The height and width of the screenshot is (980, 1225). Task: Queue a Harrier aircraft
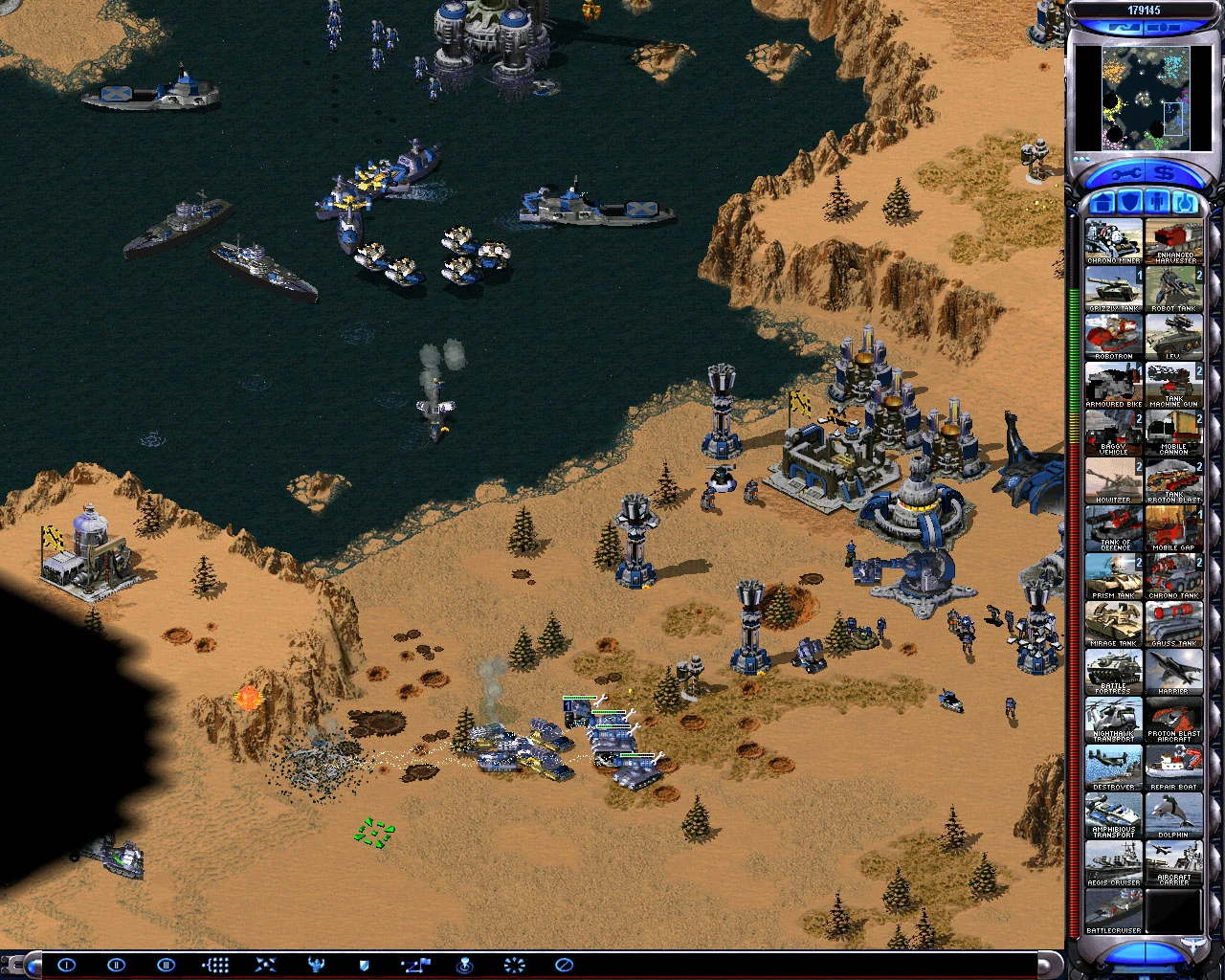1174,670
